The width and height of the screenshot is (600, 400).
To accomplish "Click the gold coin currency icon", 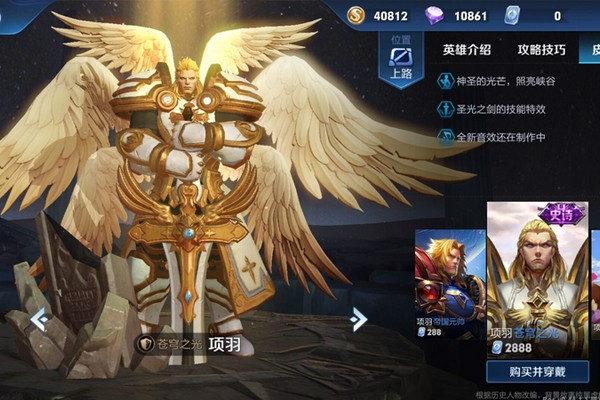I will (357, 14).
